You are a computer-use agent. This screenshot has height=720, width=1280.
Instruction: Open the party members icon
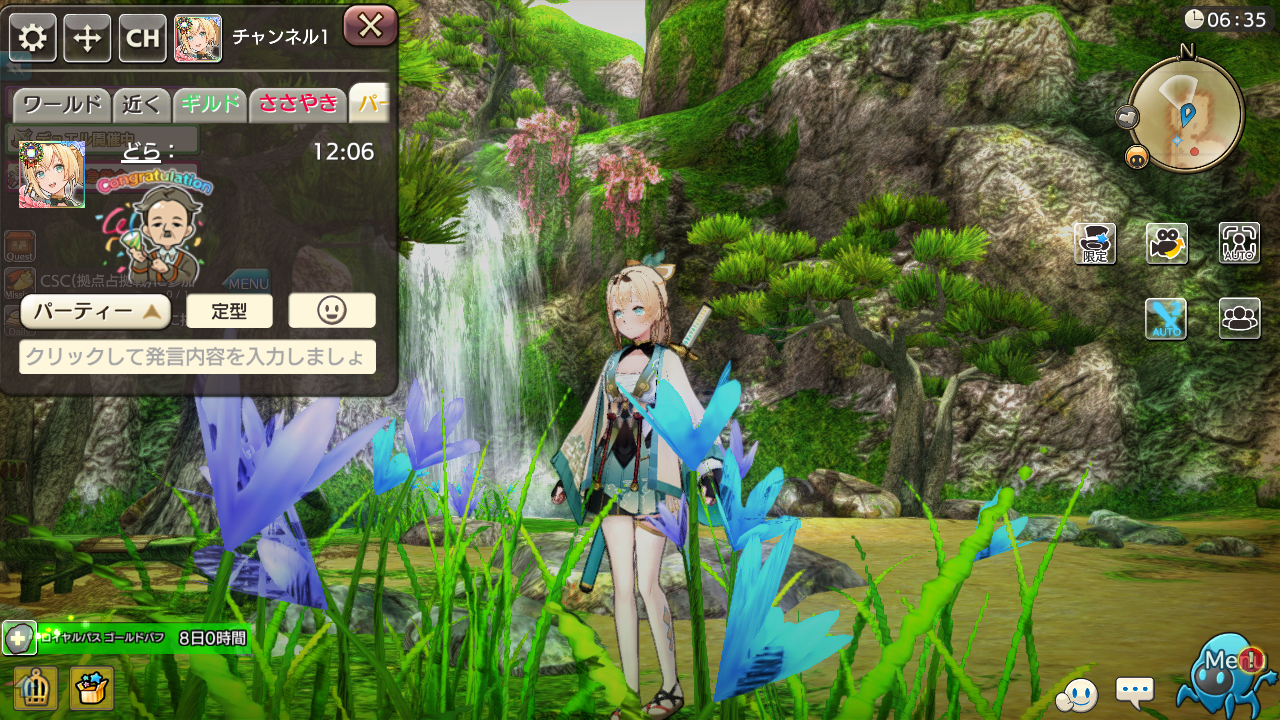1239,319
